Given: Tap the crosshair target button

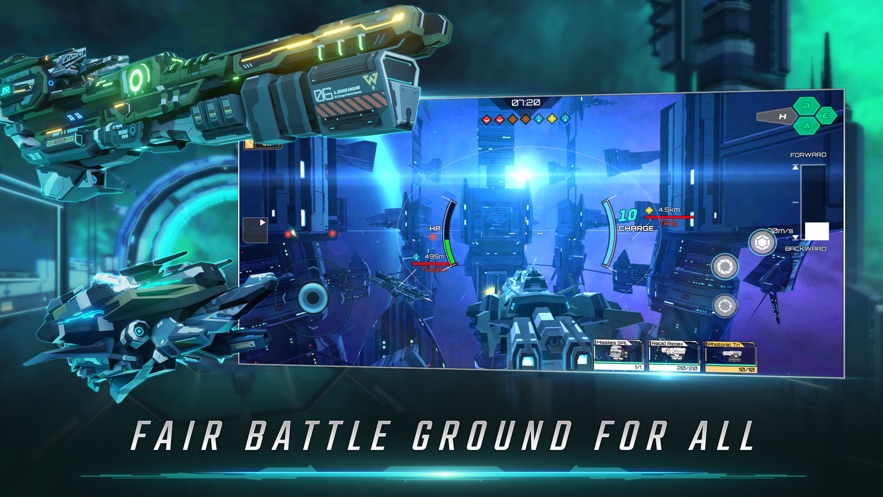Looking at the screenshot, I should (x=725, y=306).
